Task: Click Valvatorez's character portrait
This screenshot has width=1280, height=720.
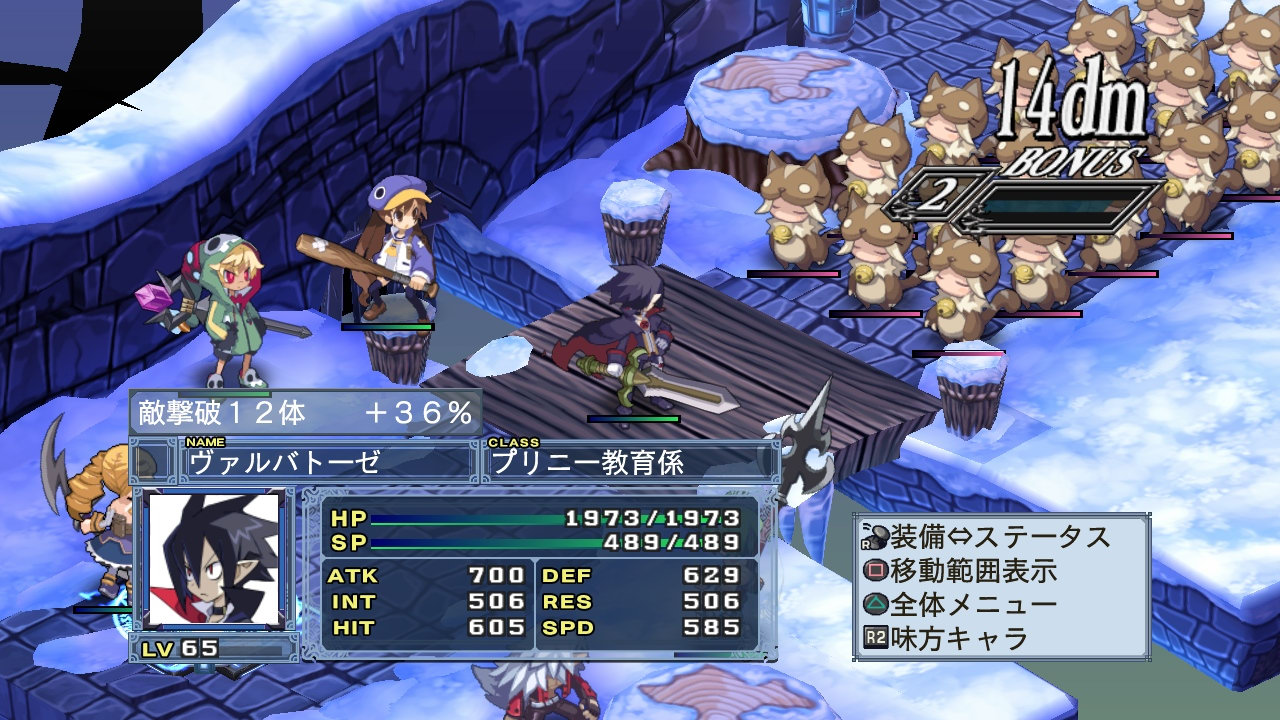Action: (213, 557)
